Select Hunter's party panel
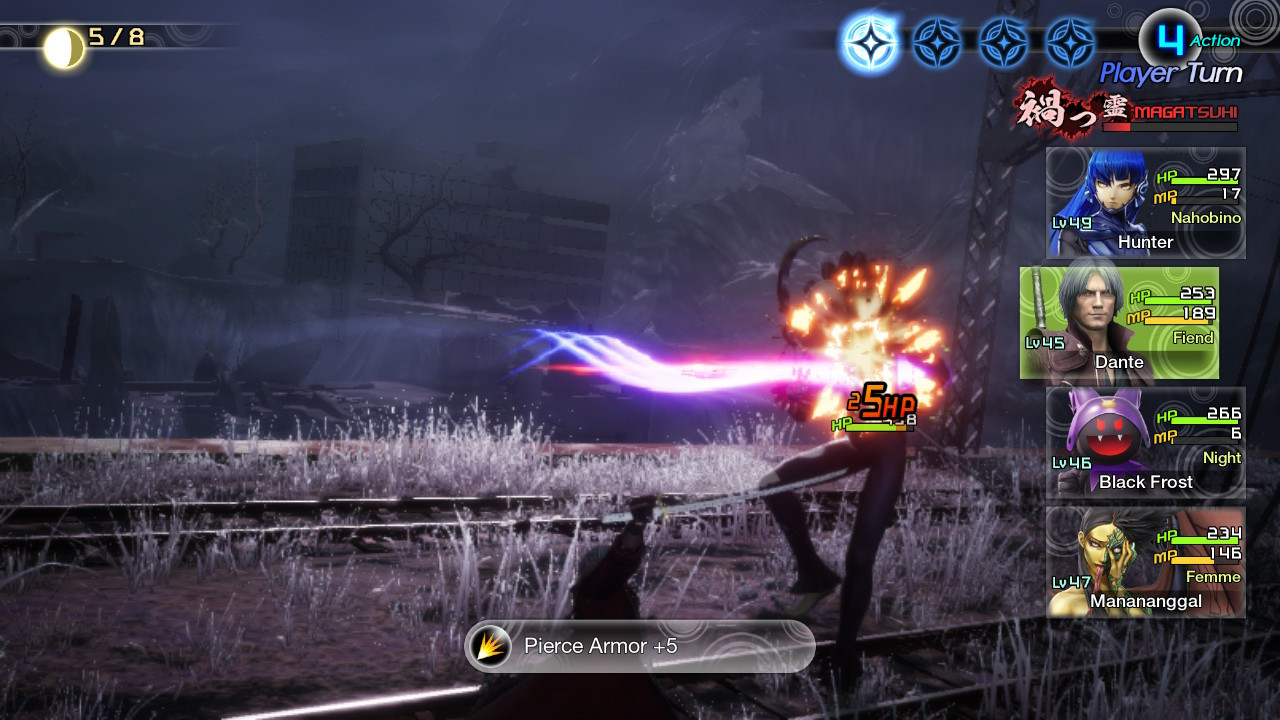The height and width of the screenshot is (720, 1280). coord(1145,203)
